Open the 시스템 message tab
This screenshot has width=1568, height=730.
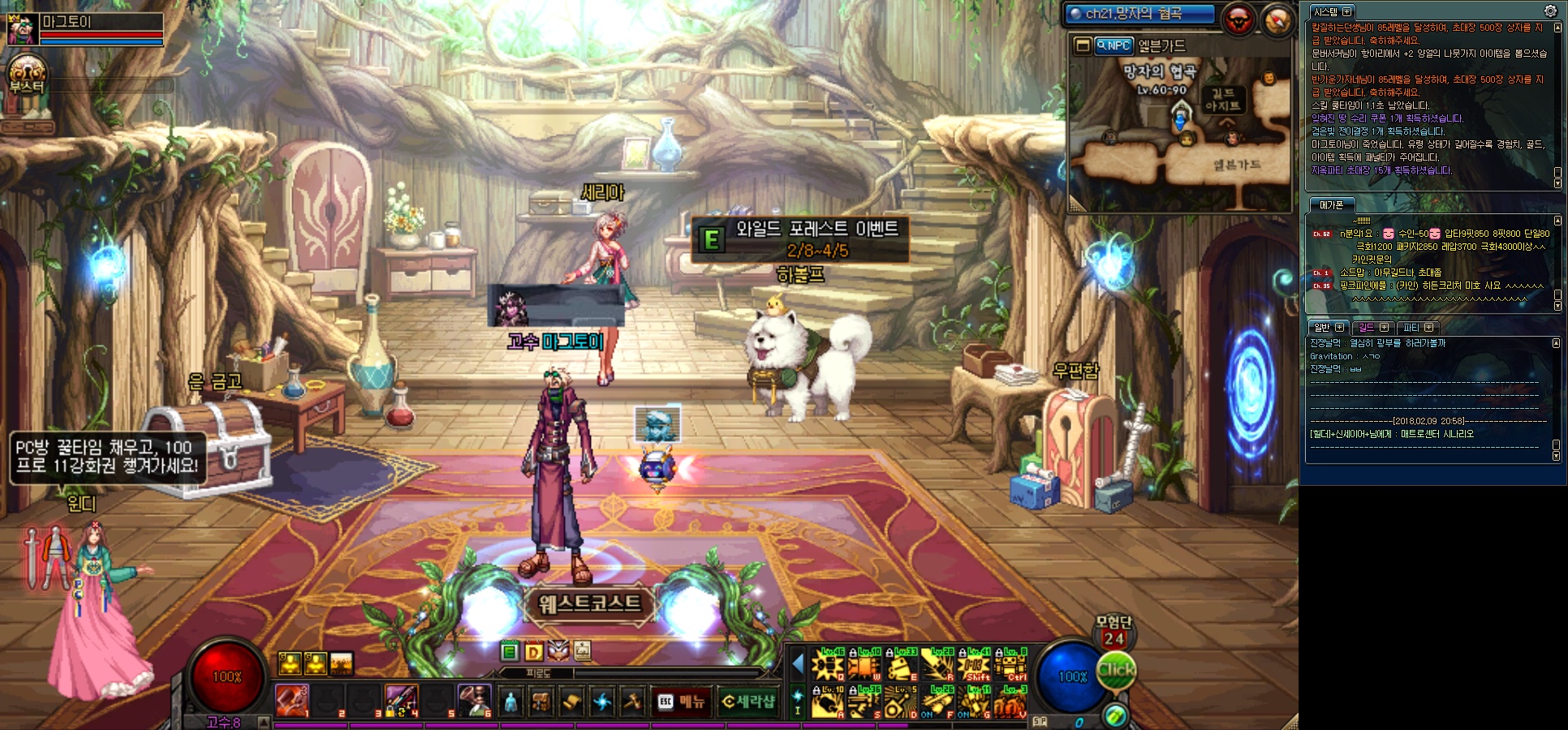click(1332, 12)
